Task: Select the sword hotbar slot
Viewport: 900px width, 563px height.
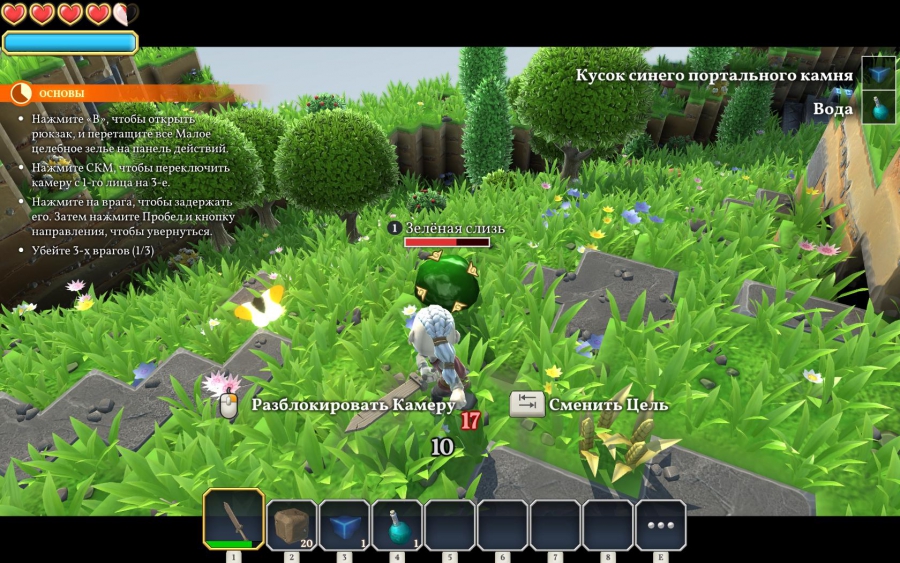Action: click(x=234, y=519)
